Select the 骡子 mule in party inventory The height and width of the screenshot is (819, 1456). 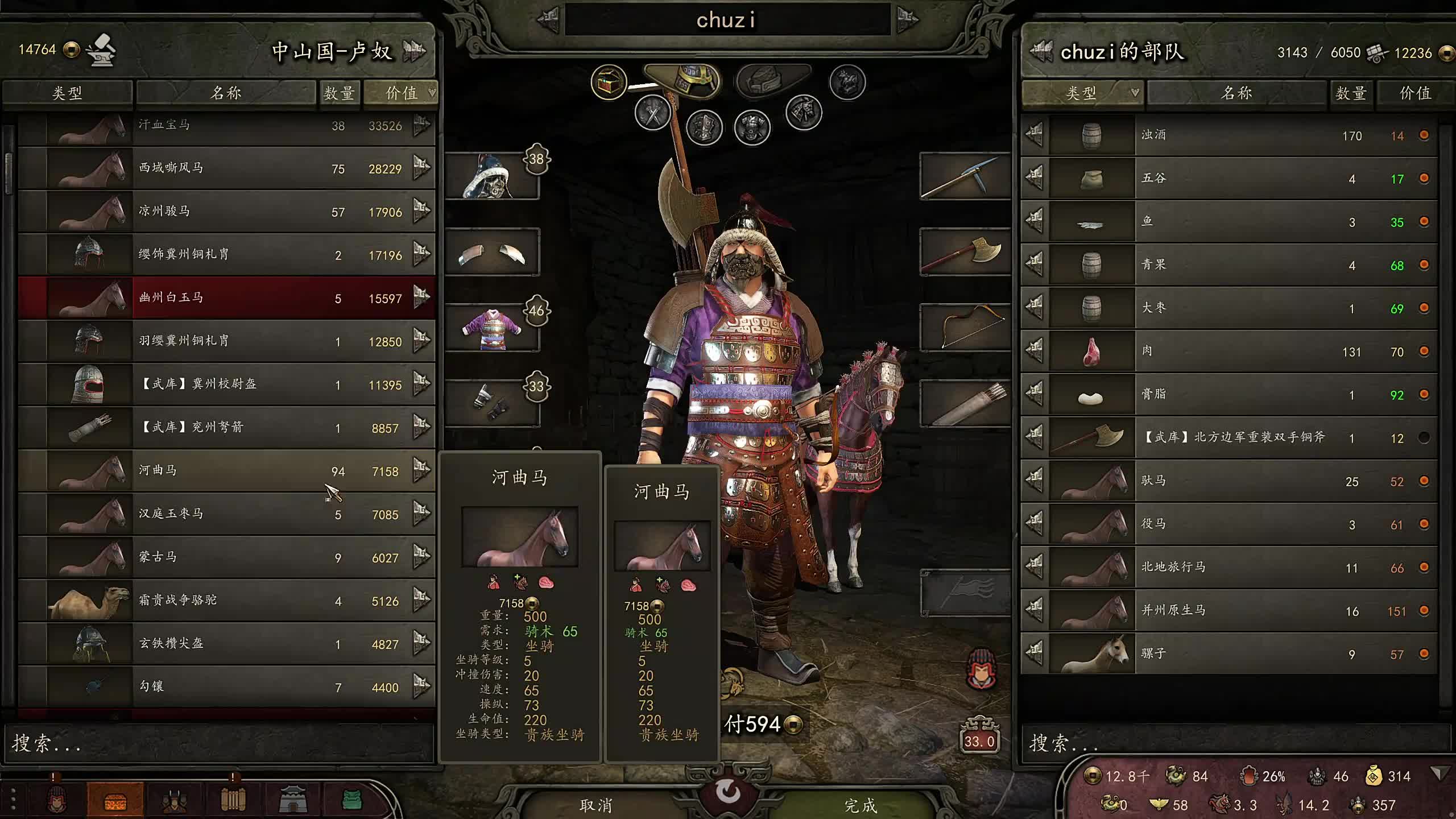(1228, 653)
